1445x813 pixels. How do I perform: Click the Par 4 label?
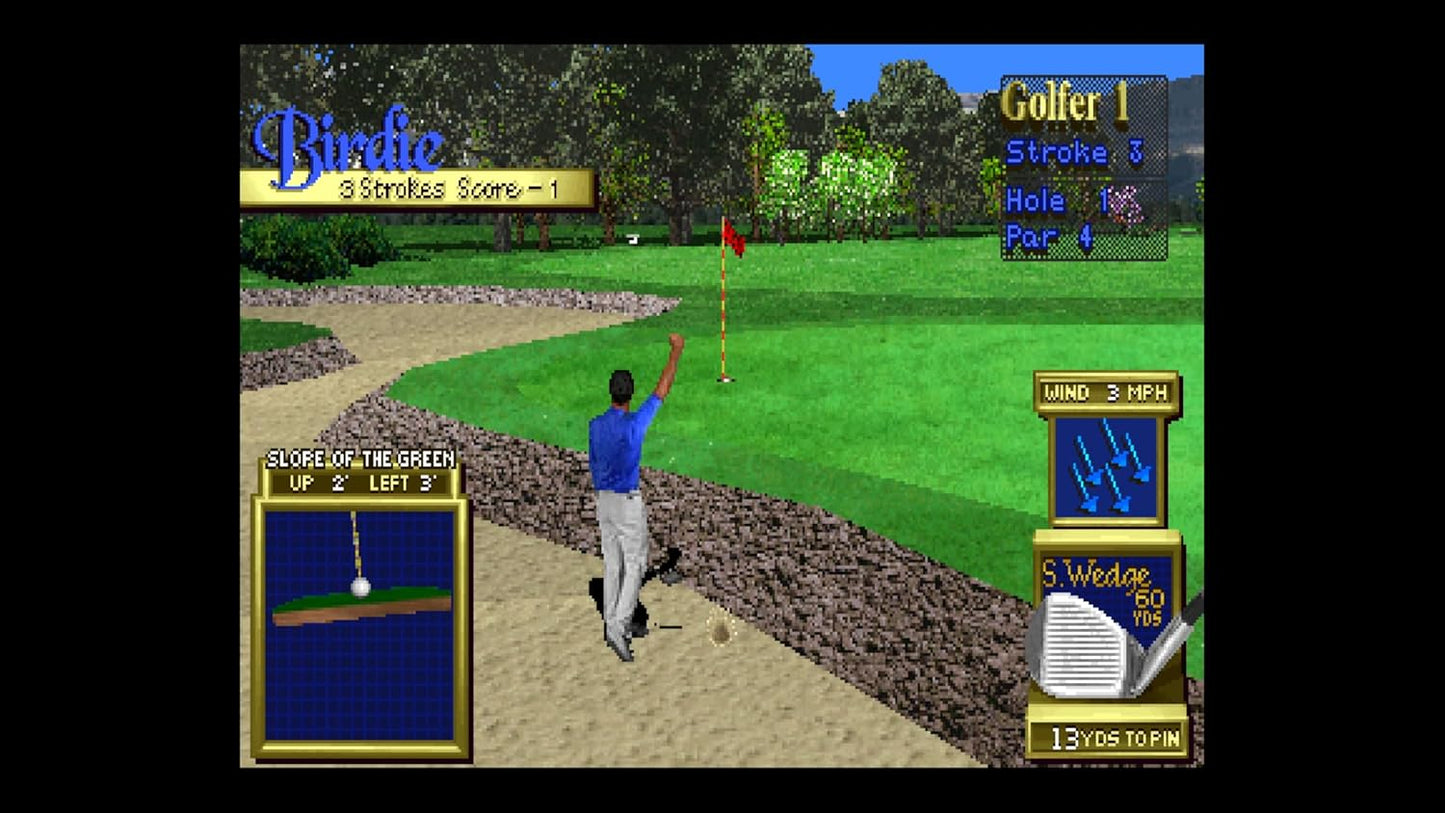1049,238
